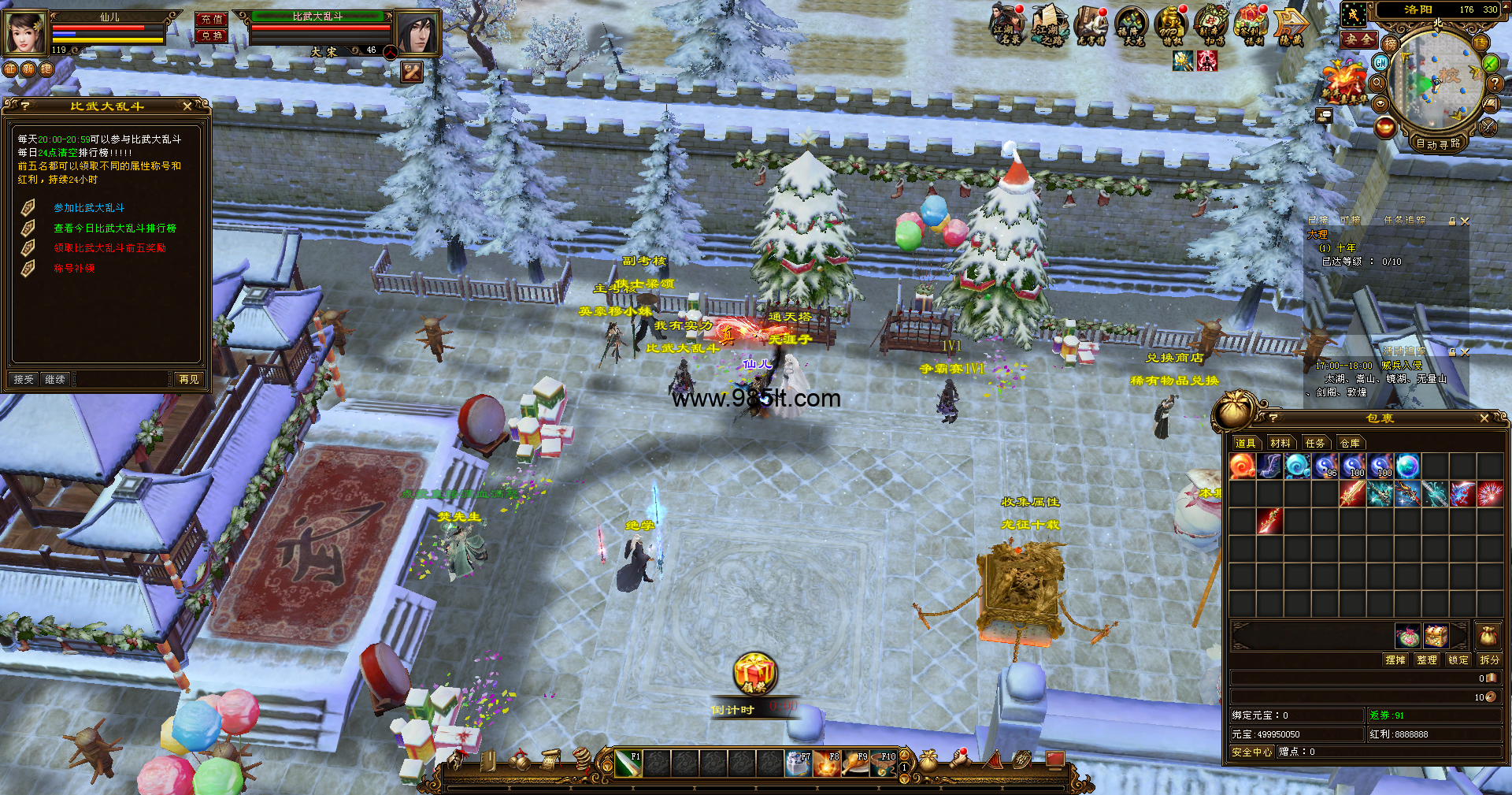
Task: Switch to the 材料 materials tab
Action: click(x=1280, y=444)
